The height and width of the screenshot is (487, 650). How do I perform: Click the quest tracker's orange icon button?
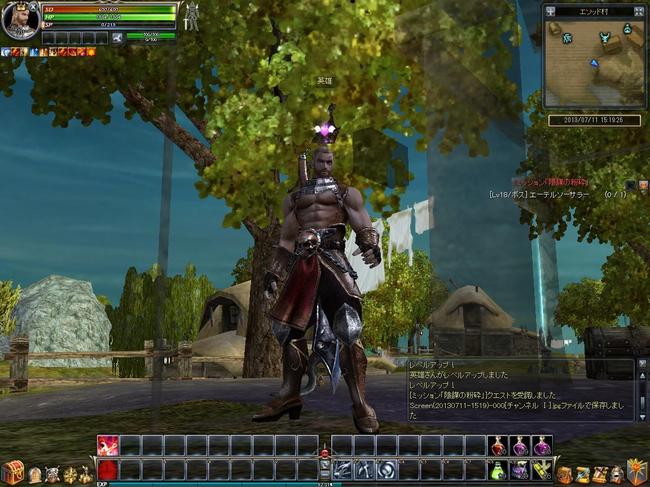coord(643,184)
